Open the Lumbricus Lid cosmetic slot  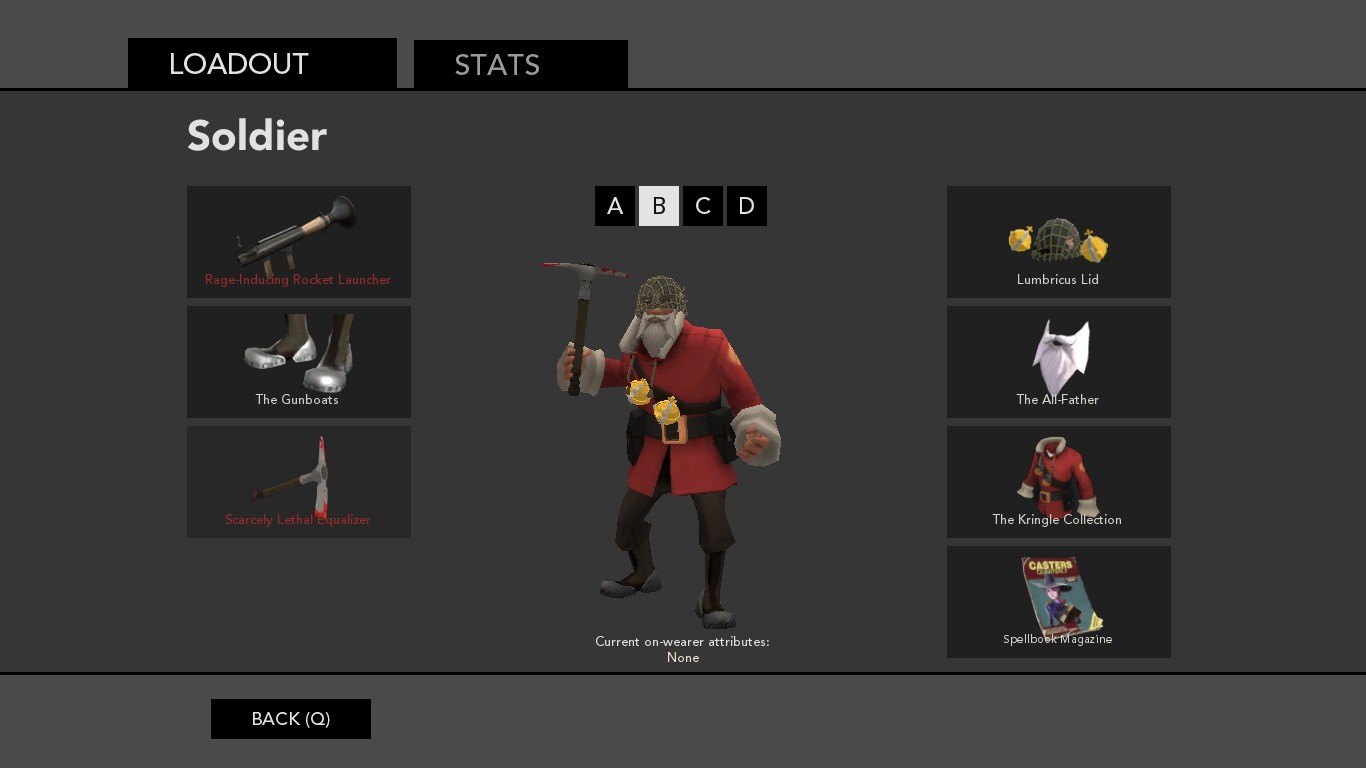1058,242
